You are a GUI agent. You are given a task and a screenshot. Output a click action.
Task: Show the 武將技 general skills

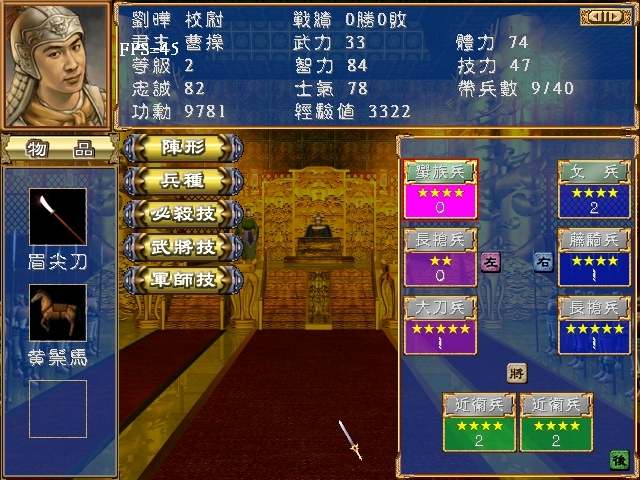pos(183,245)
